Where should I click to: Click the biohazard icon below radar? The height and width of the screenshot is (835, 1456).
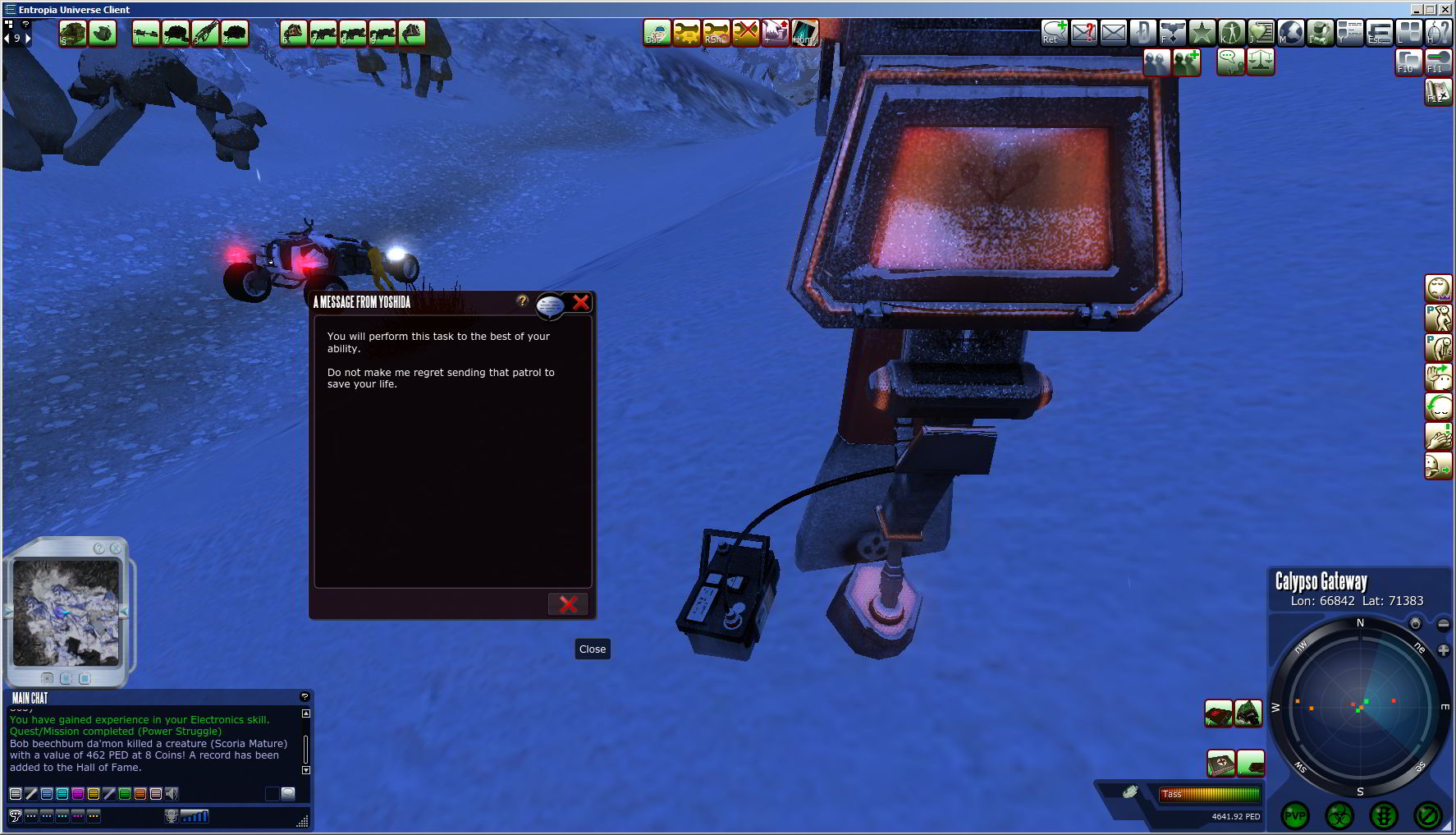[1339, 816]
